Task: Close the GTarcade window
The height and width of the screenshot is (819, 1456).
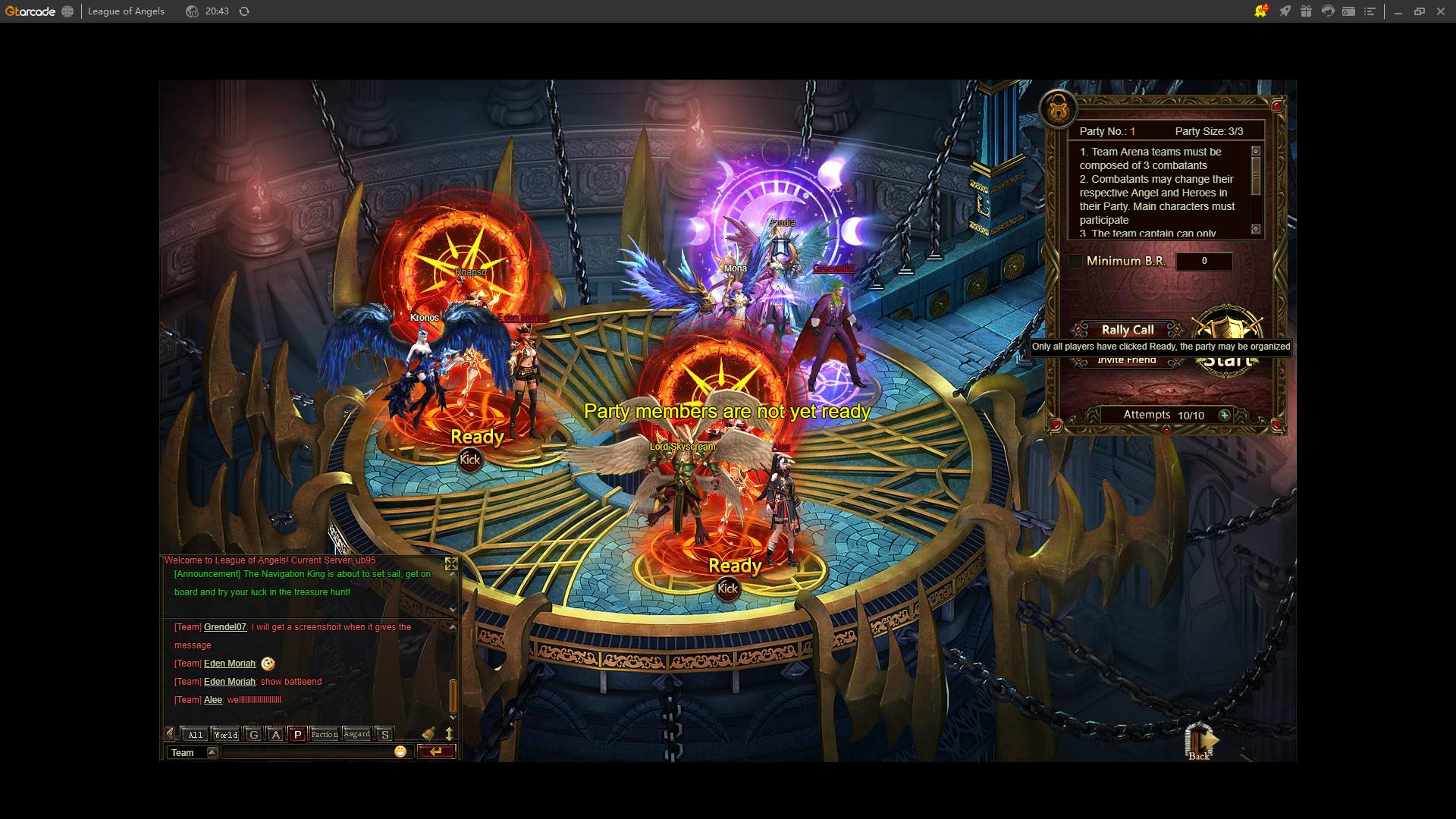Action: coord(1441,11)
